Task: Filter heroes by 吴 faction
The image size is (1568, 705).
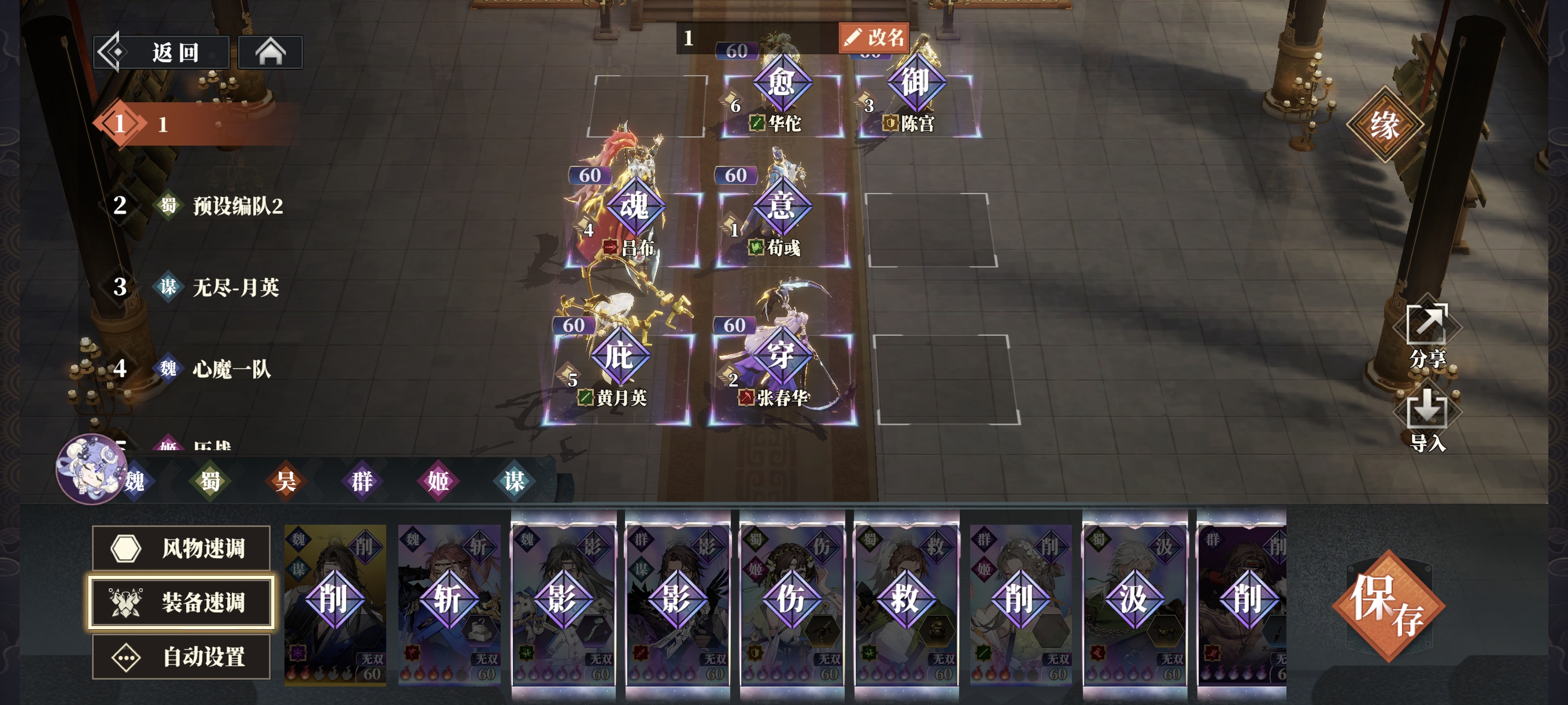Action: coord(286,481)
